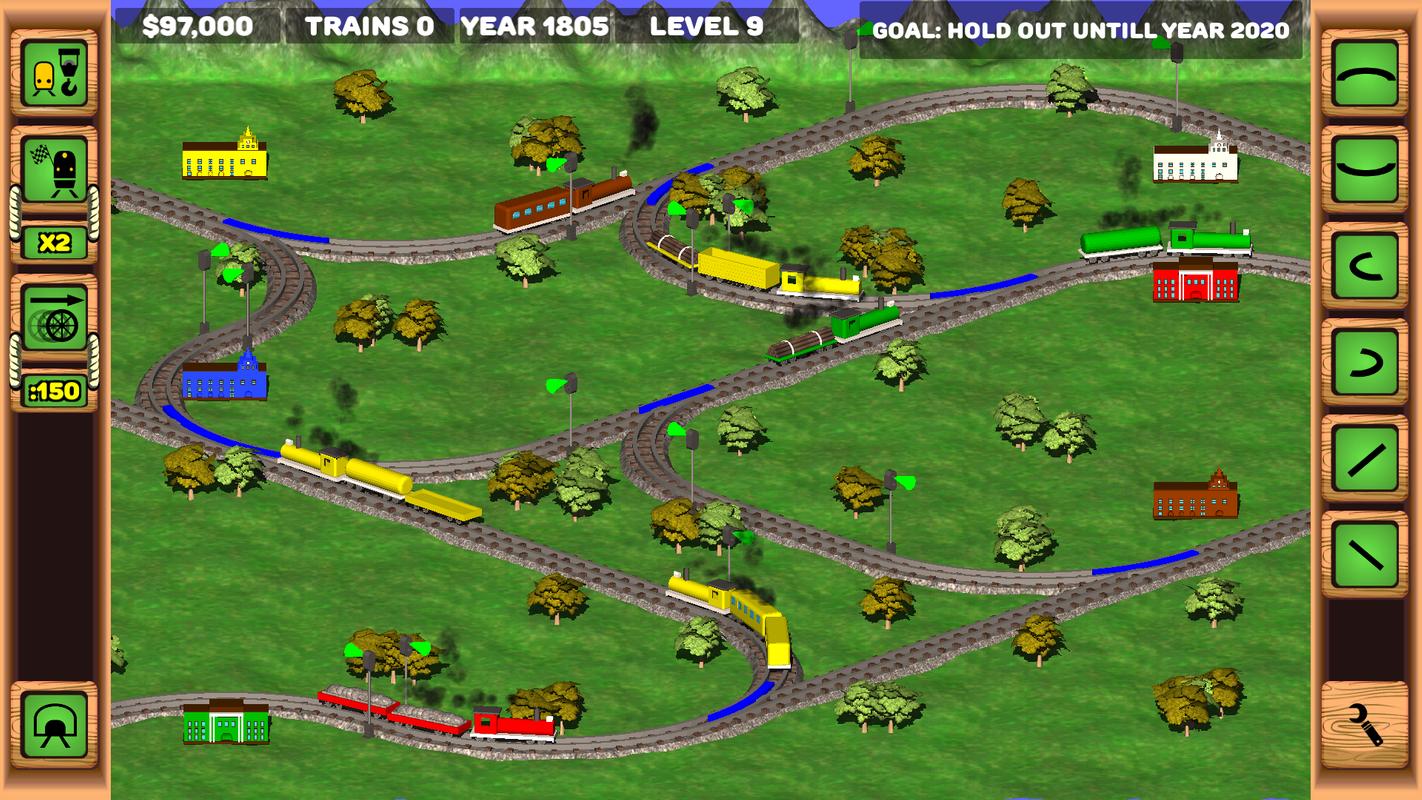Select the train and crane hook button
Viewport: 1422px width, 800px height.
[x=54, y=73]
